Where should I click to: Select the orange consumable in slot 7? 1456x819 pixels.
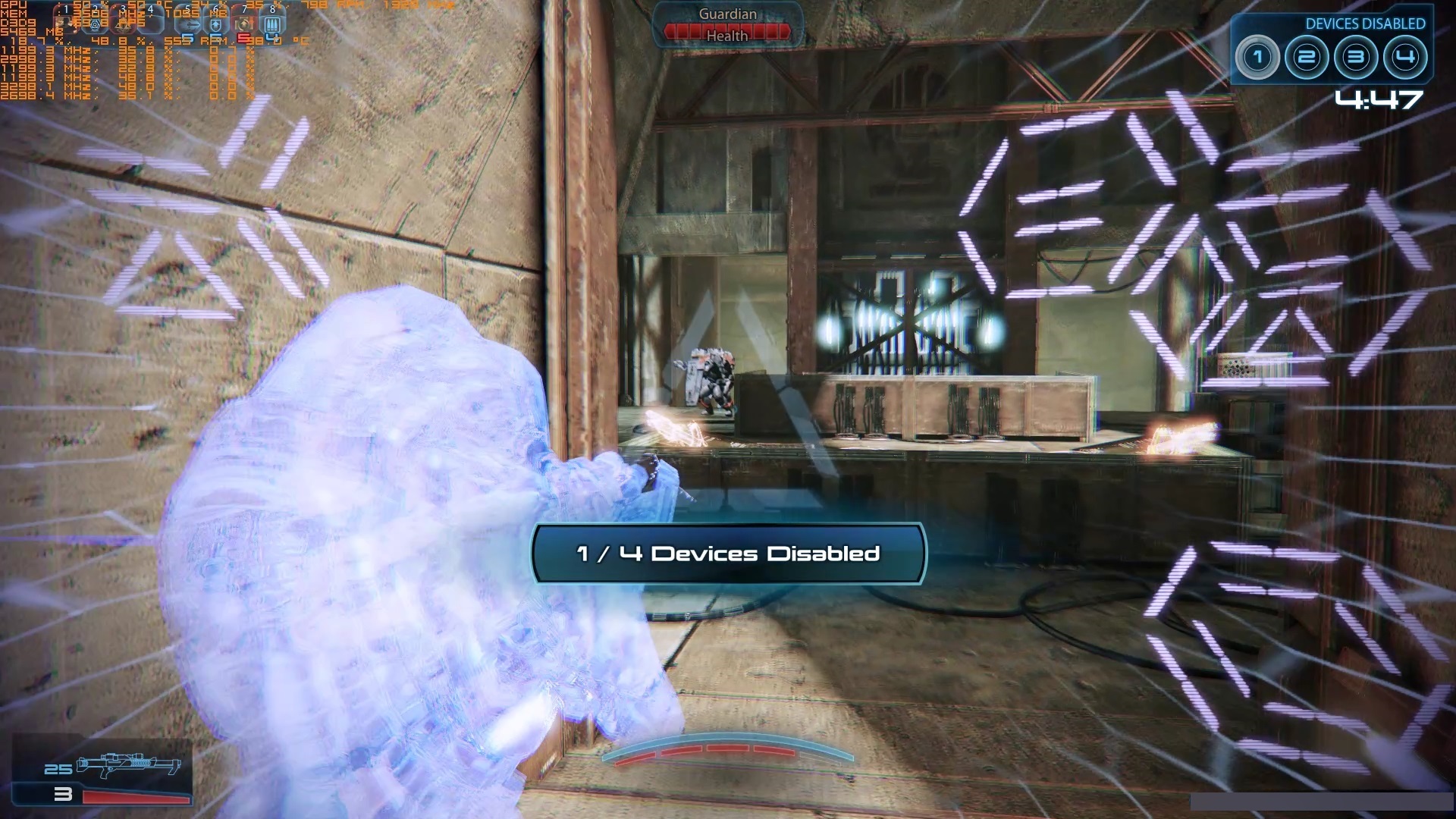244,24
